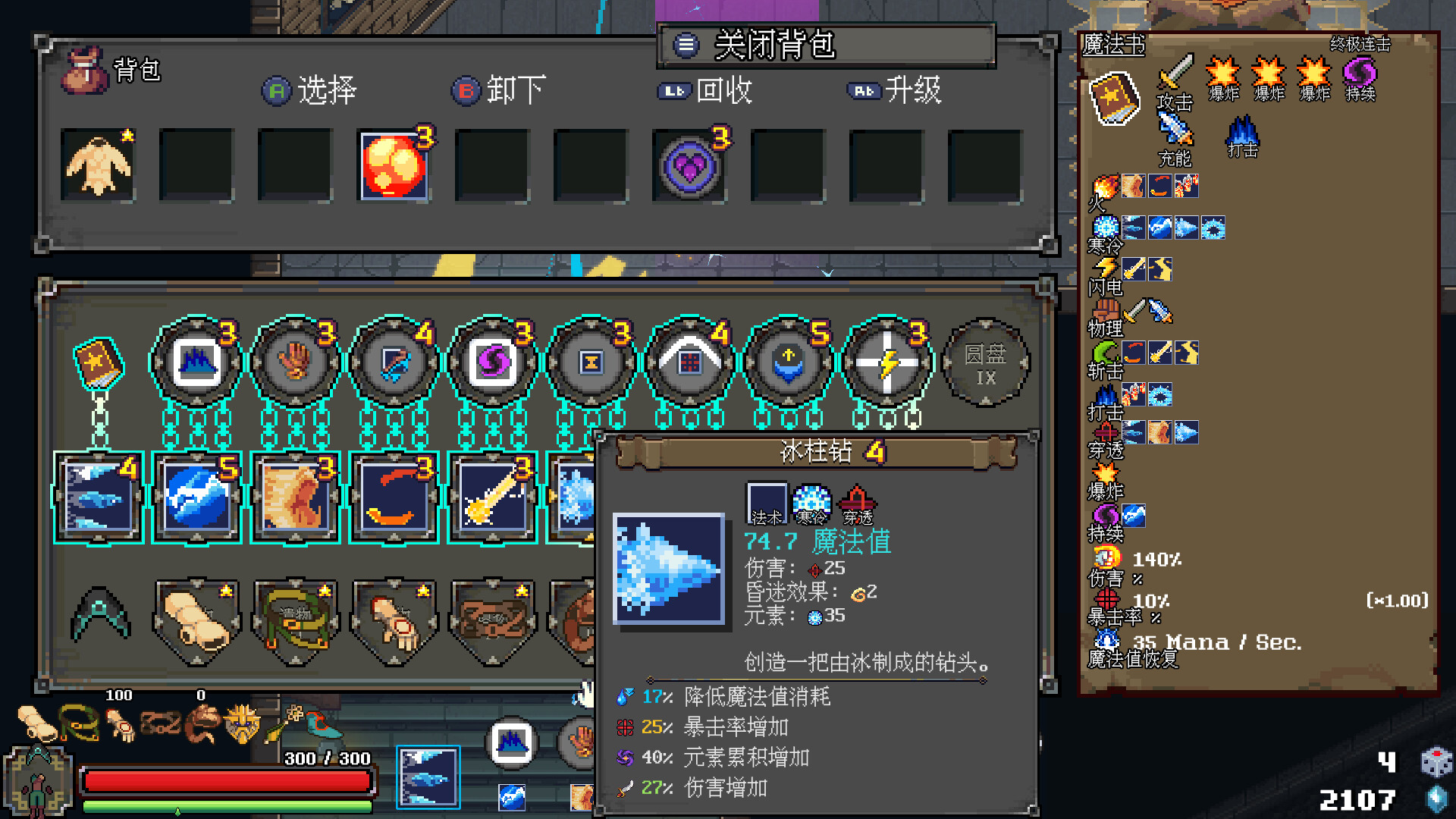The image size is (1456, 819).
Task: Select the white lightning cross spell on the wand
Action: [887, 362]
